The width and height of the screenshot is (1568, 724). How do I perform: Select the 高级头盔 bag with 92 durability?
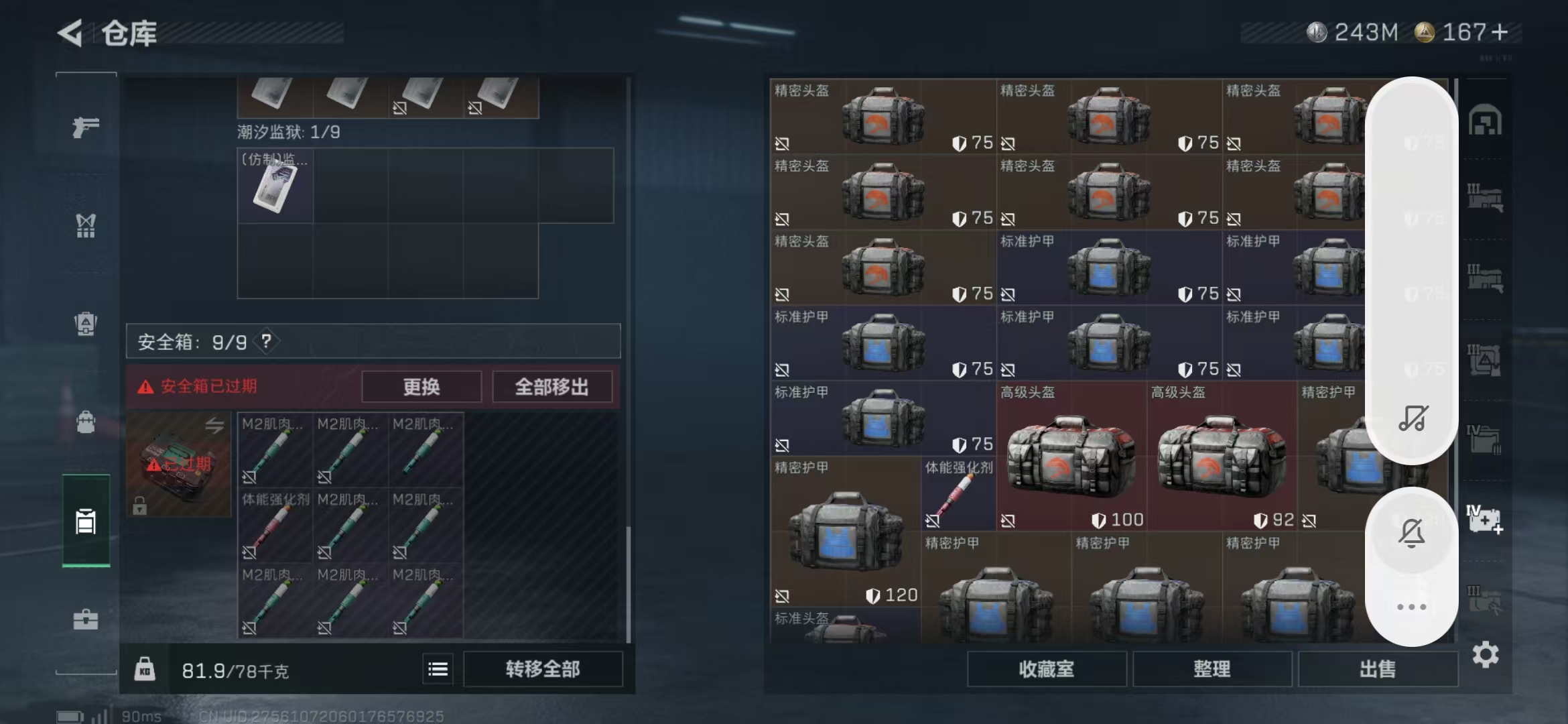click(1222, 456)
